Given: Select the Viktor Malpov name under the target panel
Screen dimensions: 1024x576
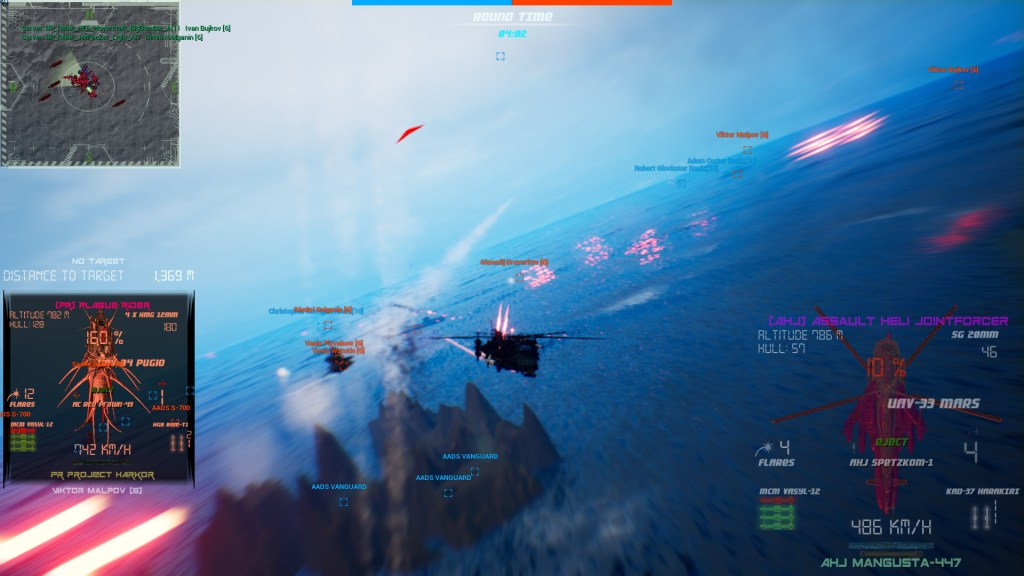Looking at the screenshot, I should pyautogui.click(x=97, y=490).
